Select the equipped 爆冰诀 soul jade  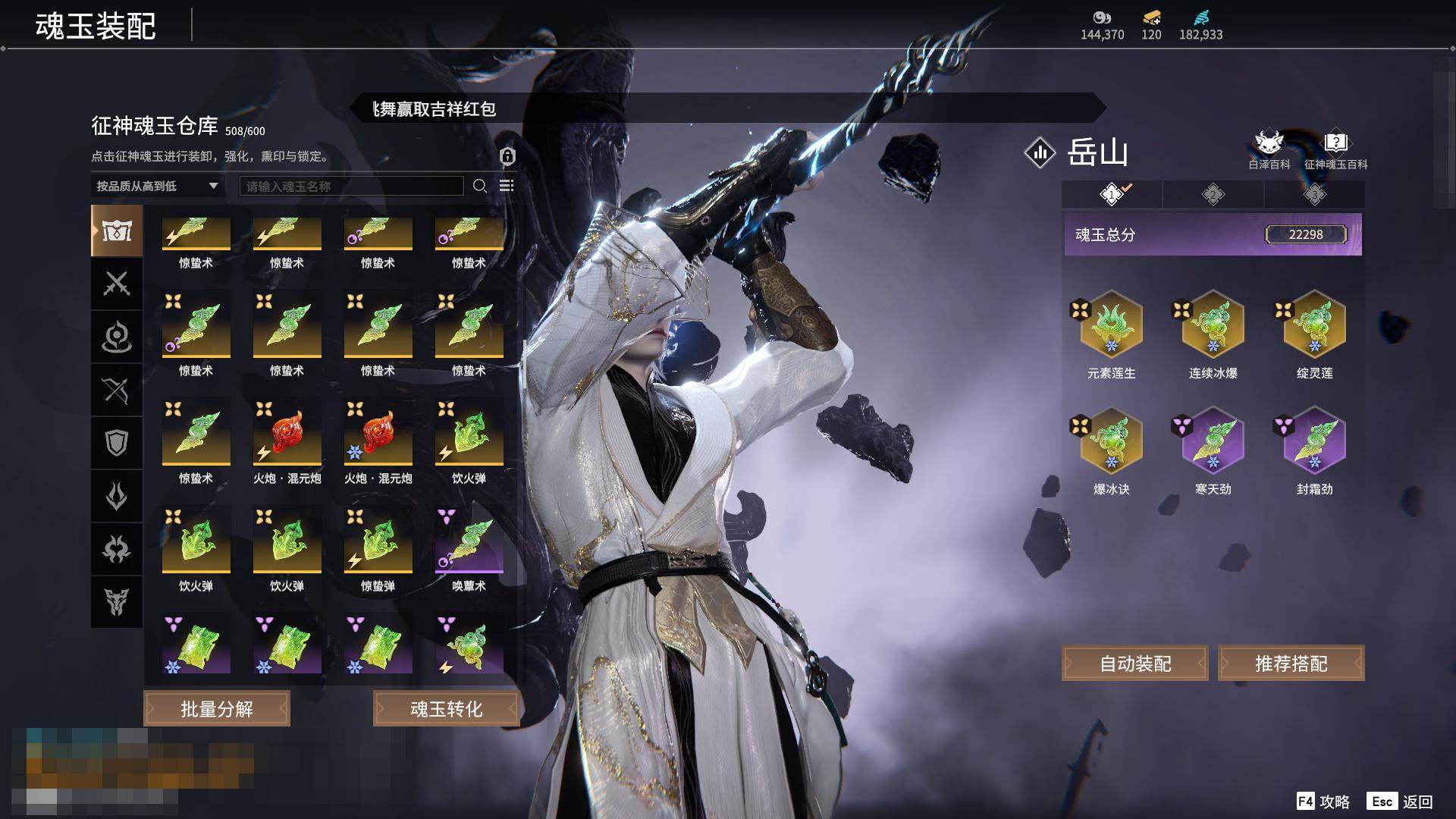[1111, 442]
